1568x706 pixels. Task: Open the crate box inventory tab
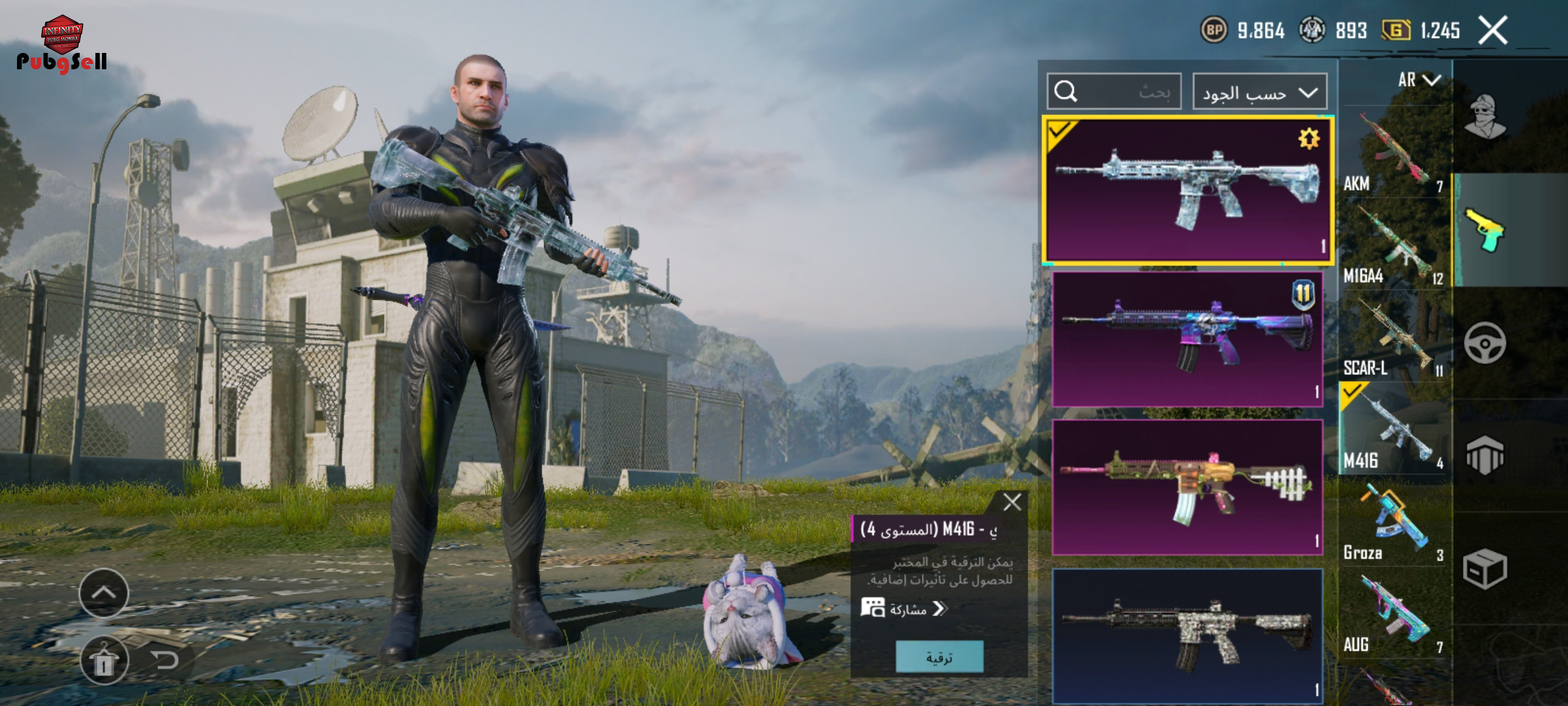click(1485, 569)
